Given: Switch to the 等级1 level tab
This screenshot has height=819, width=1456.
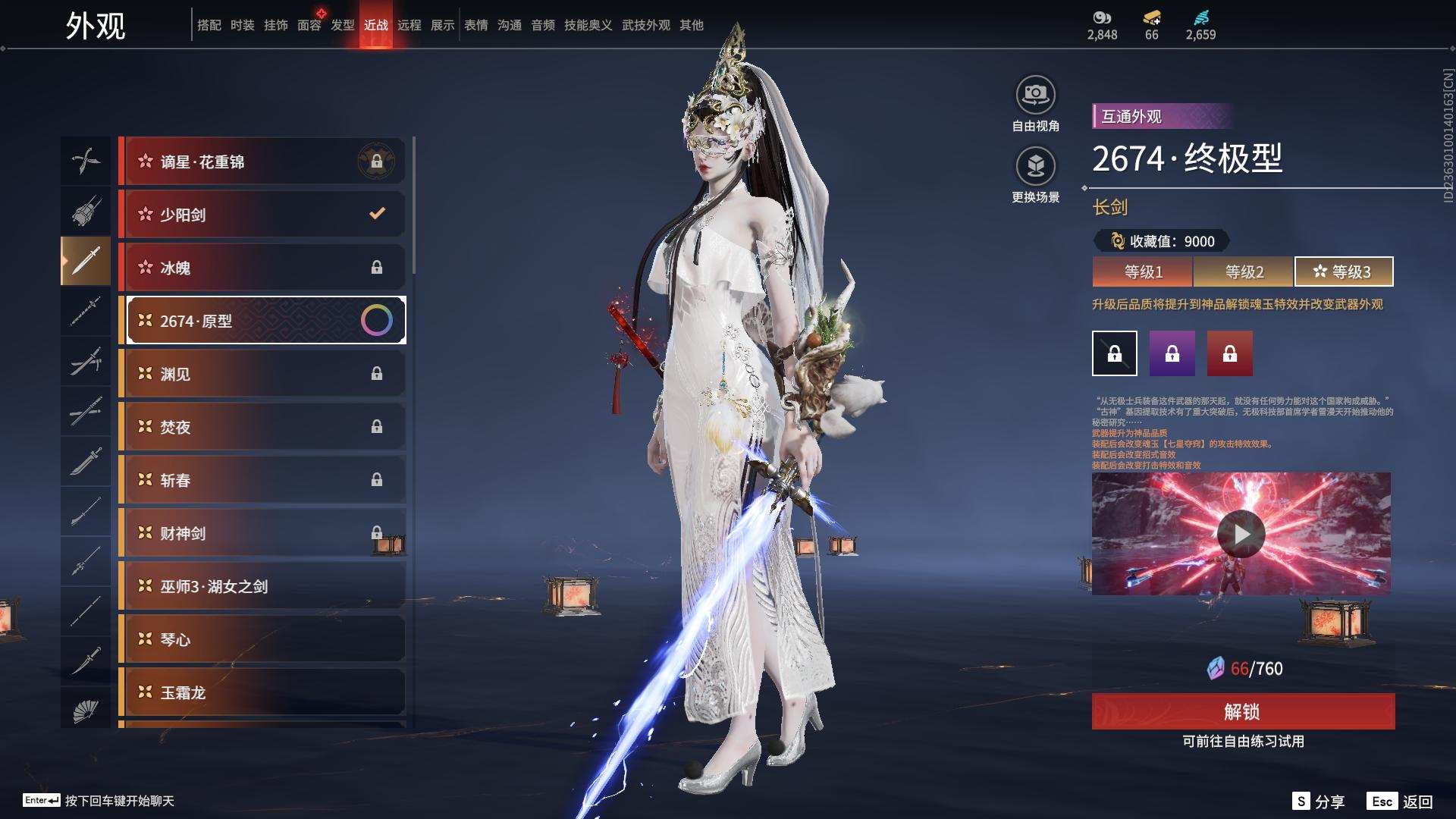Looking at the screenshot, I should click(1143, 271).
